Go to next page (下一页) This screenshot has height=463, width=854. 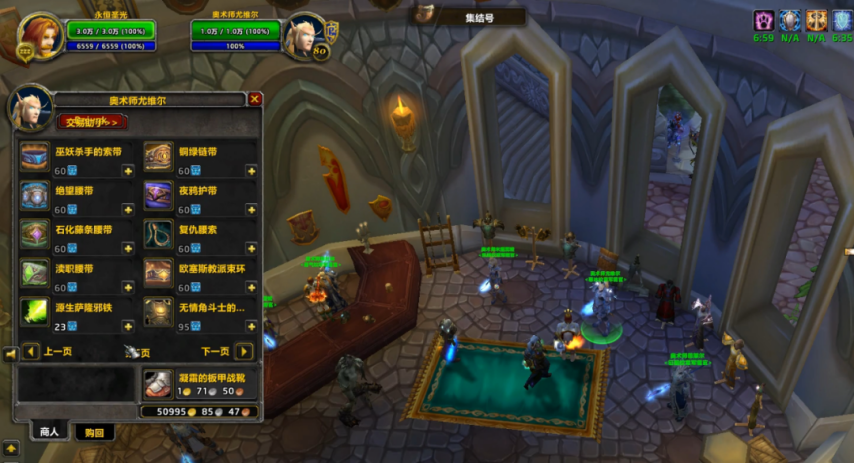[244, 352]
